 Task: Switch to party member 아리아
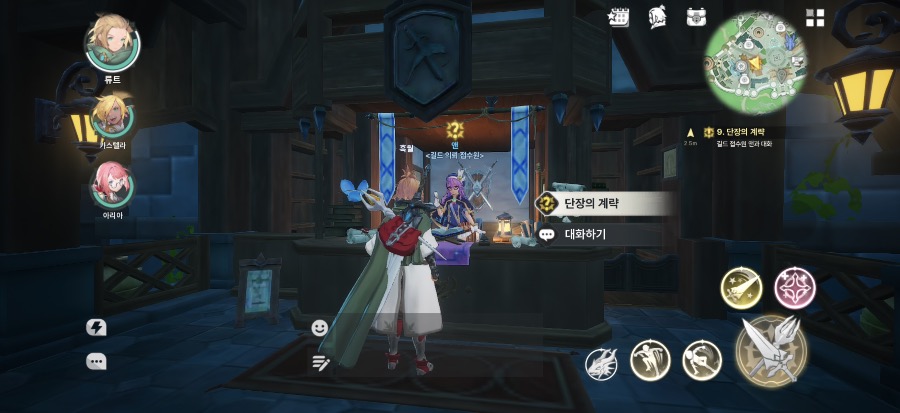click(x=112, y=184)
